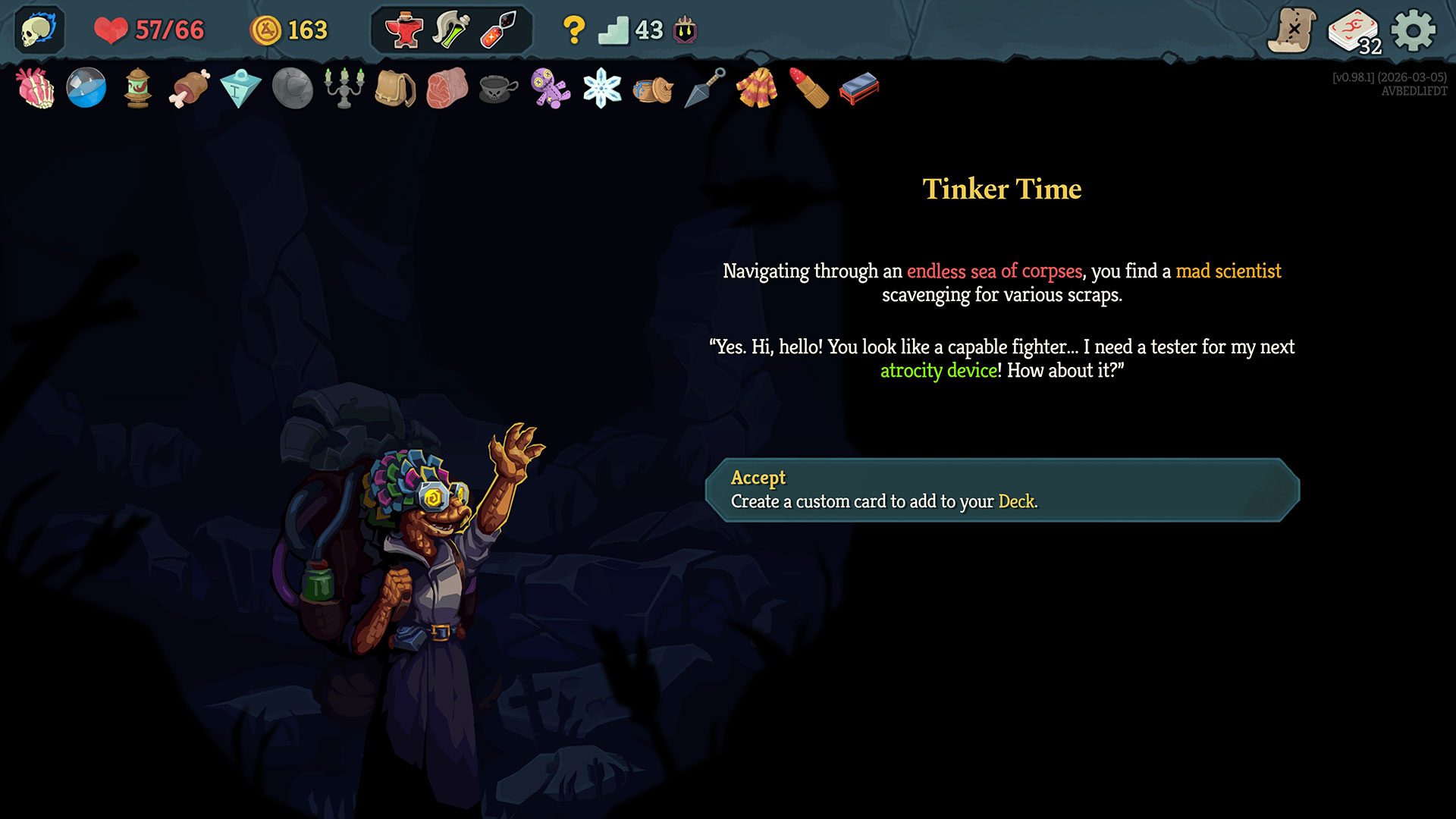This screenshot has width=1456, height=819.
Task: Select the green vial potion
Action: [x=450, y=30]
